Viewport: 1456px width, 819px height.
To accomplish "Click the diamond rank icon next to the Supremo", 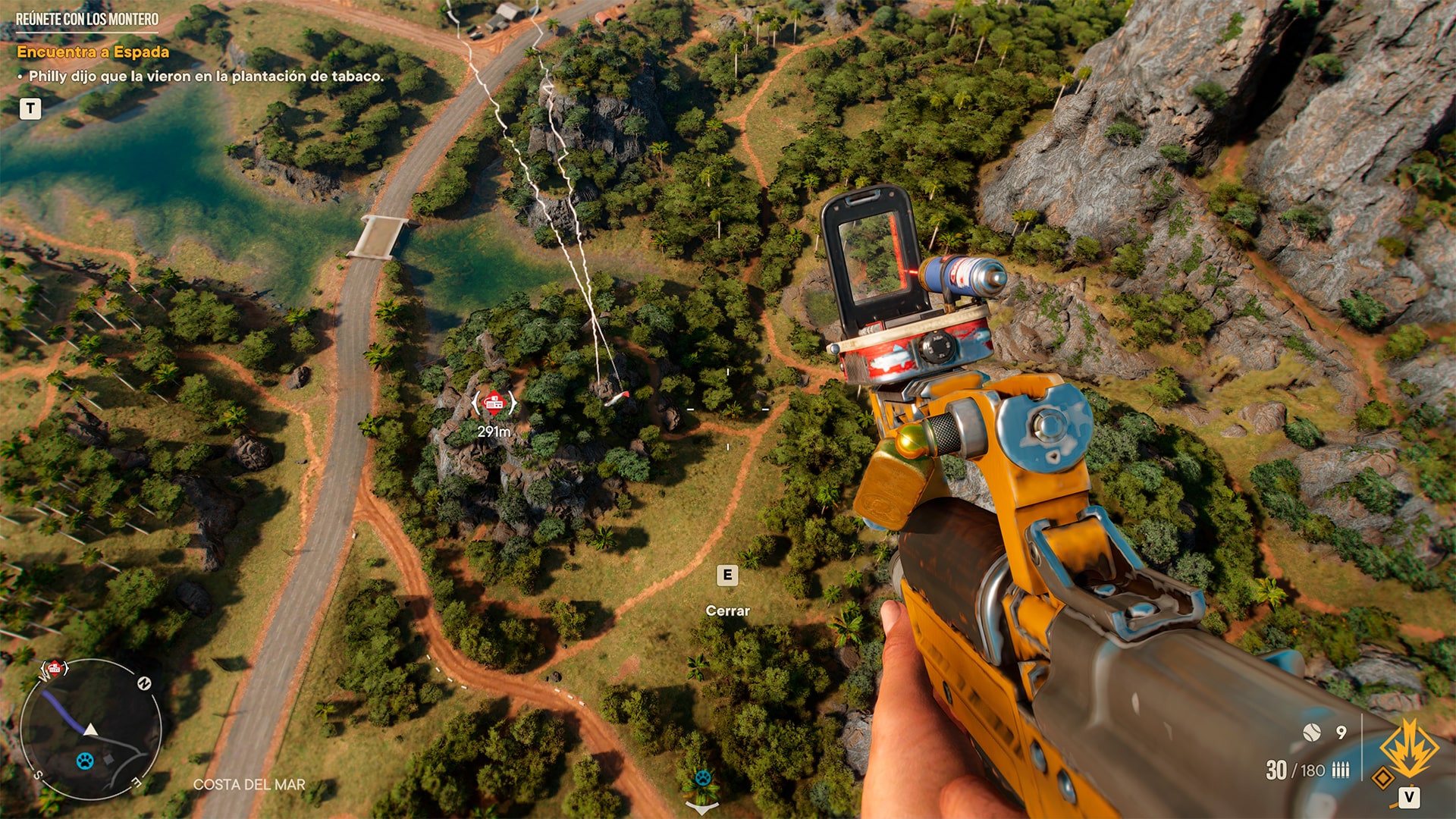I will coord(1384,775).
